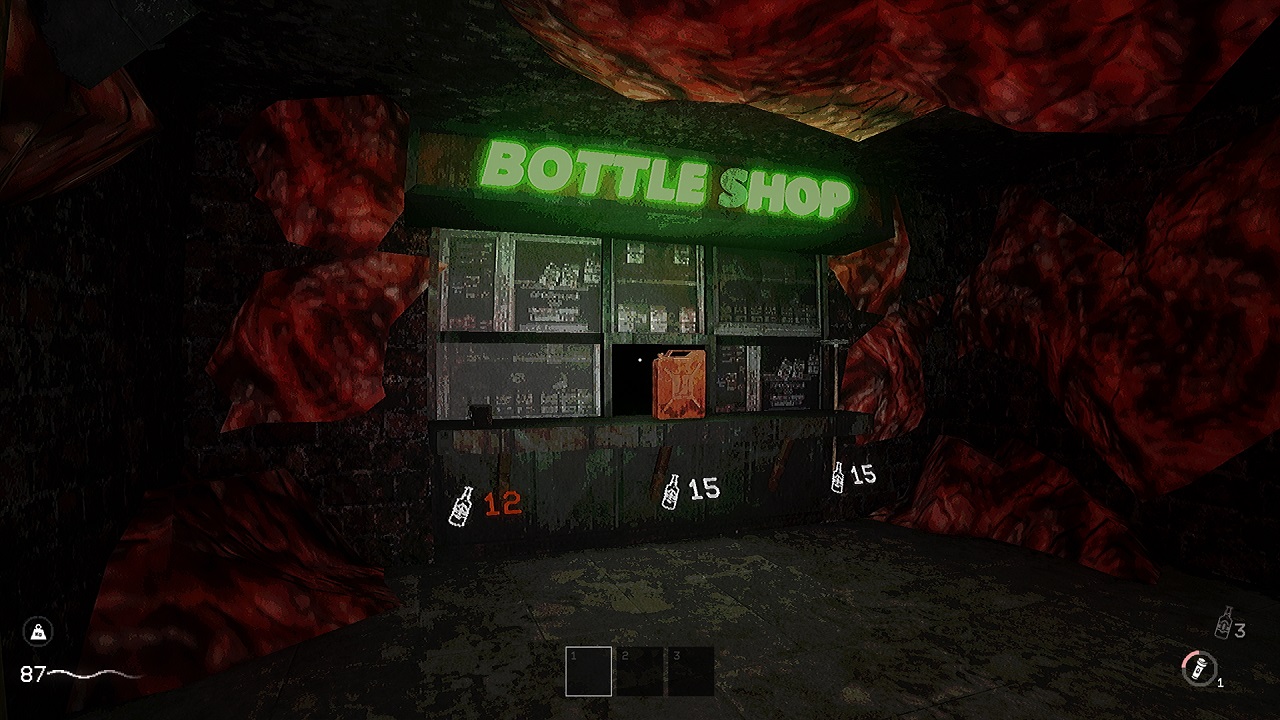Click the pink segment of the battery ring

coord(1189,657)
